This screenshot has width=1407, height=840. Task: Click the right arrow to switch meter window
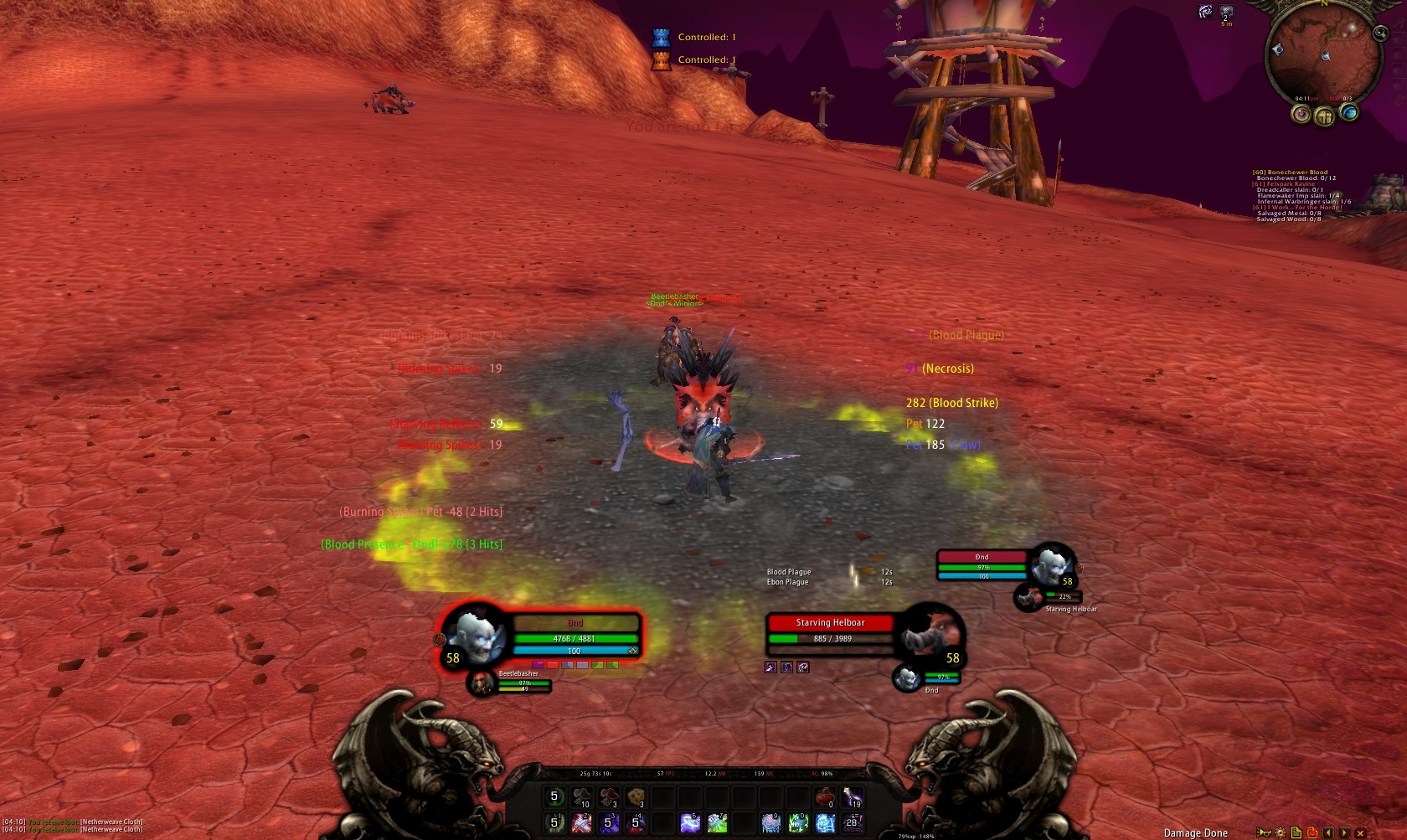pyautogui.click(x=1343, y=832)
